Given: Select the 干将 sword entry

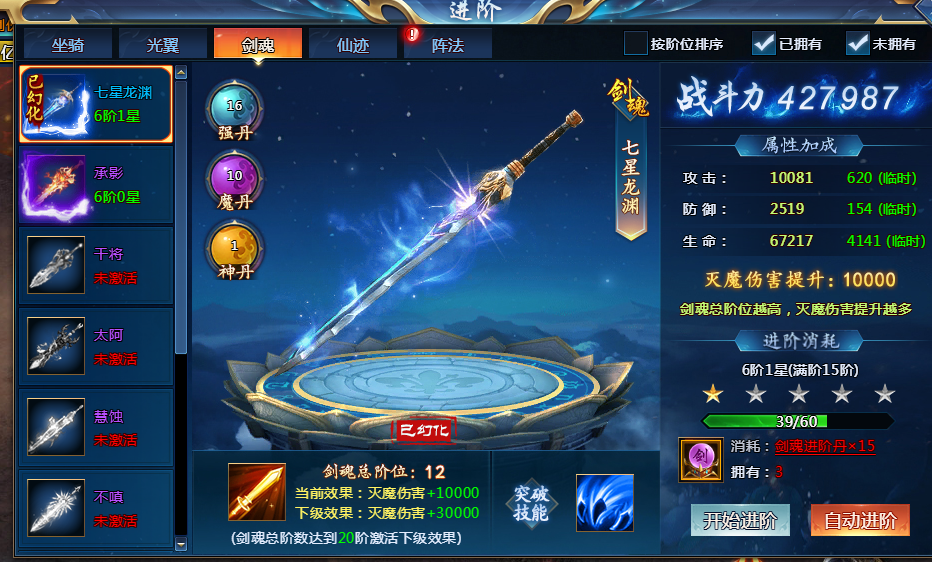Looking at the screenshot, I should (x=95, y=266).
